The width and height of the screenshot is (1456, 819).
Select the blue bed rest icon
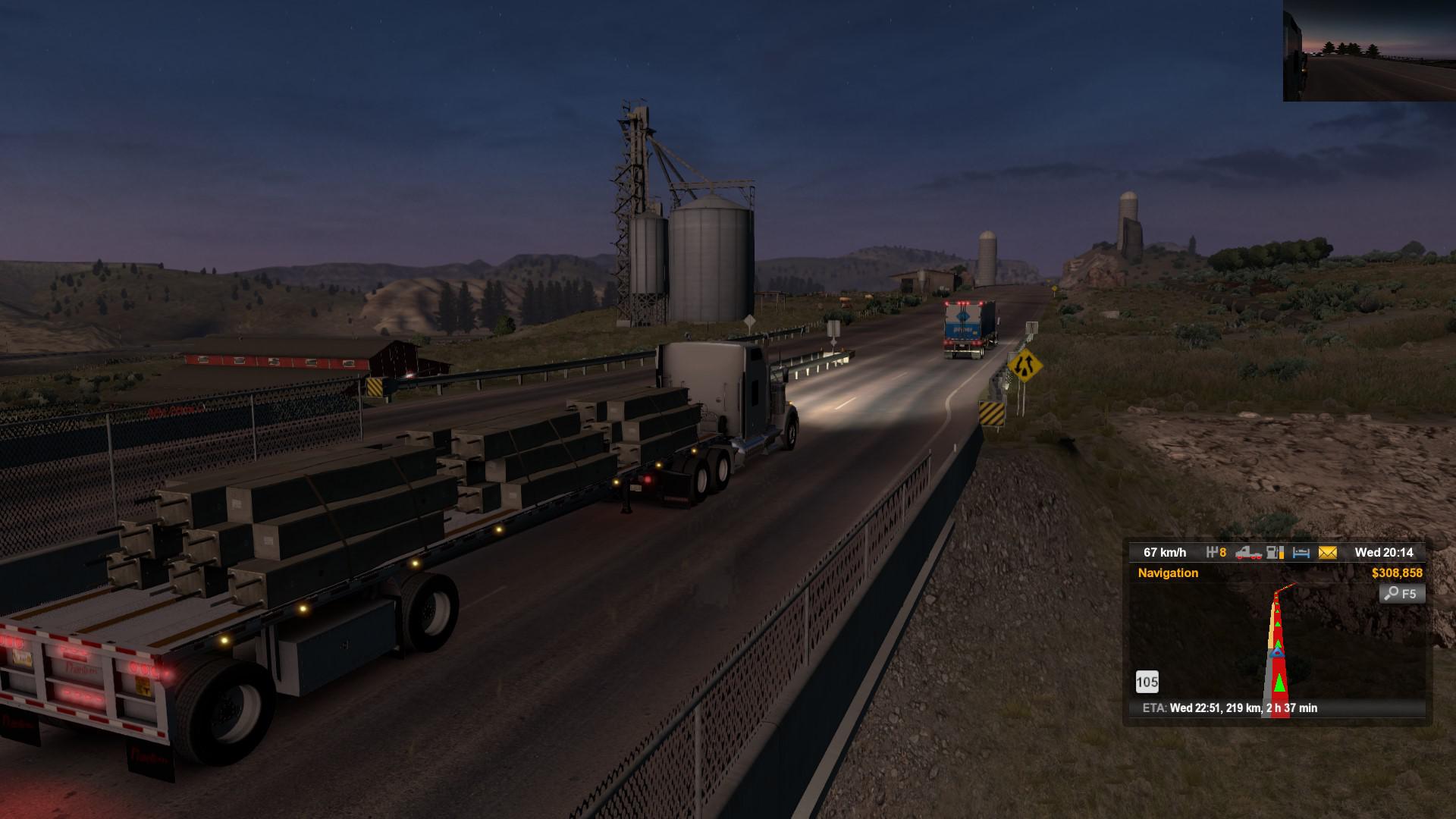click(x=1301, y=553)
